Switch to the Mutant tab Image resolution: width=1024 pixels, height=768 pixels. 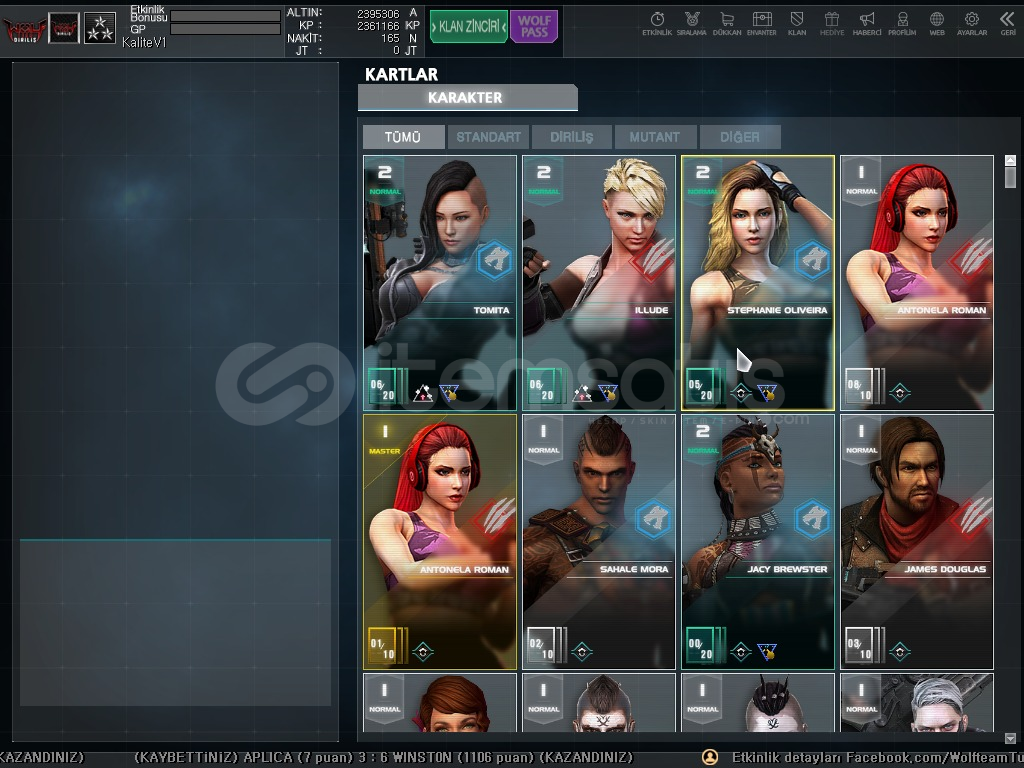click(655, 137)
